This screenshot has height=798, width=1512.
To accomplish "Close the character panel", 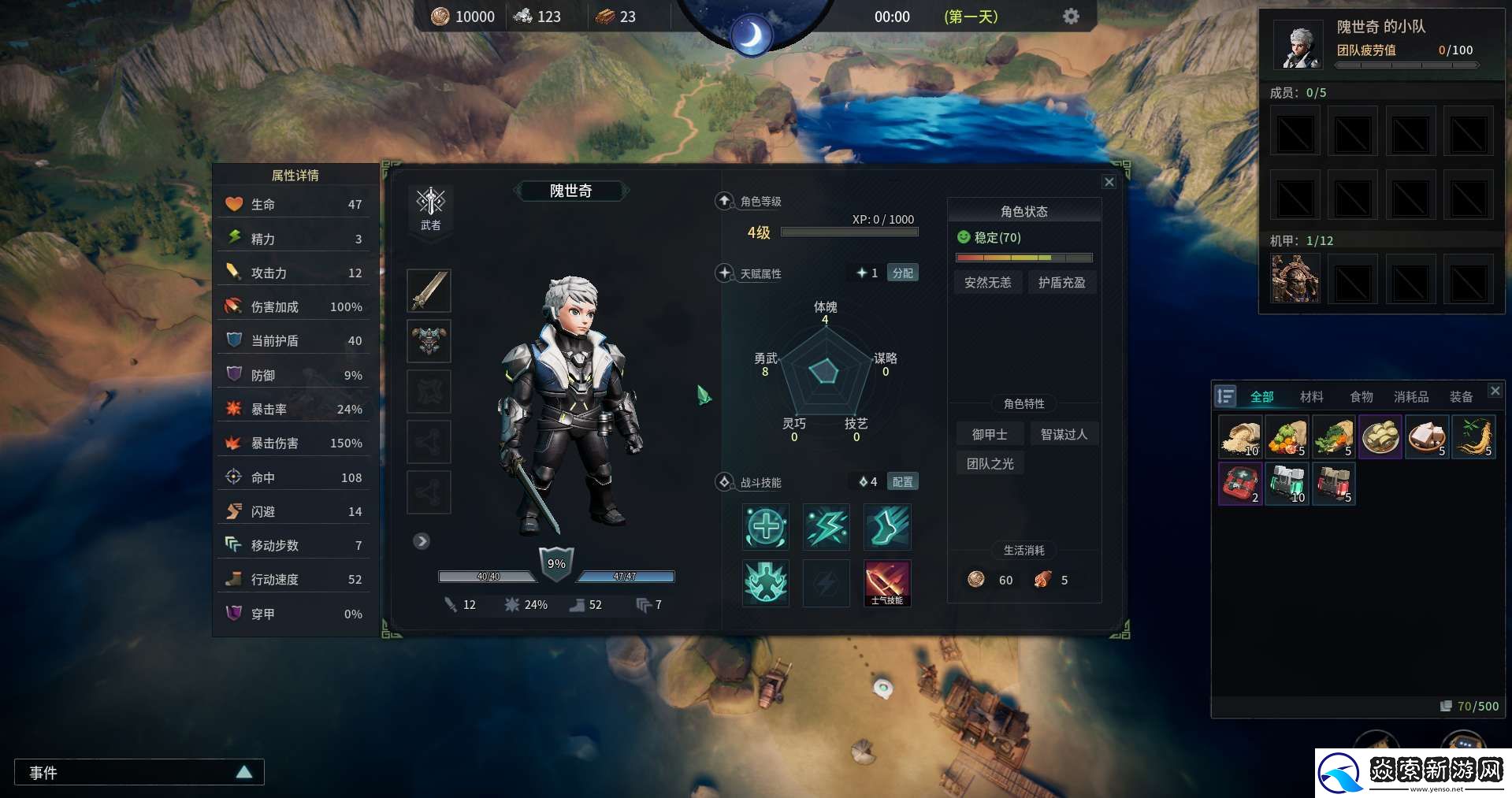I will click(x=1109, y=182).
